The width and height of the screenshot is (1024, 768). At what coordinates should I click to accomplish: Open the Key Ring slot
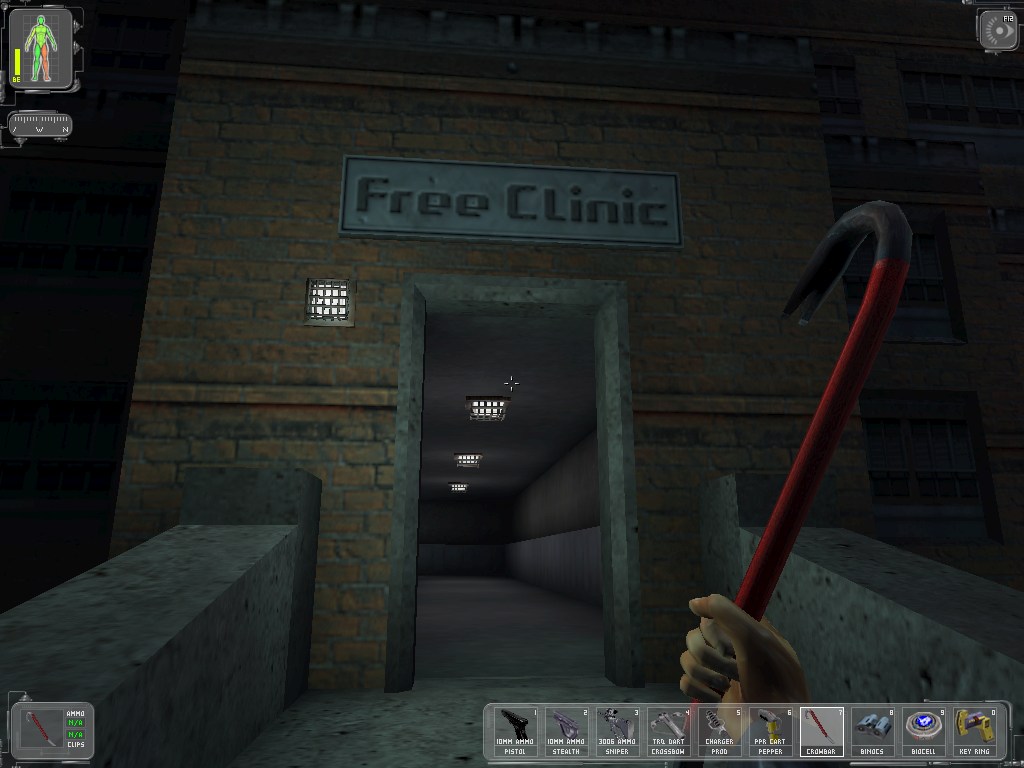pyautogui.click(x=974, y=731)
